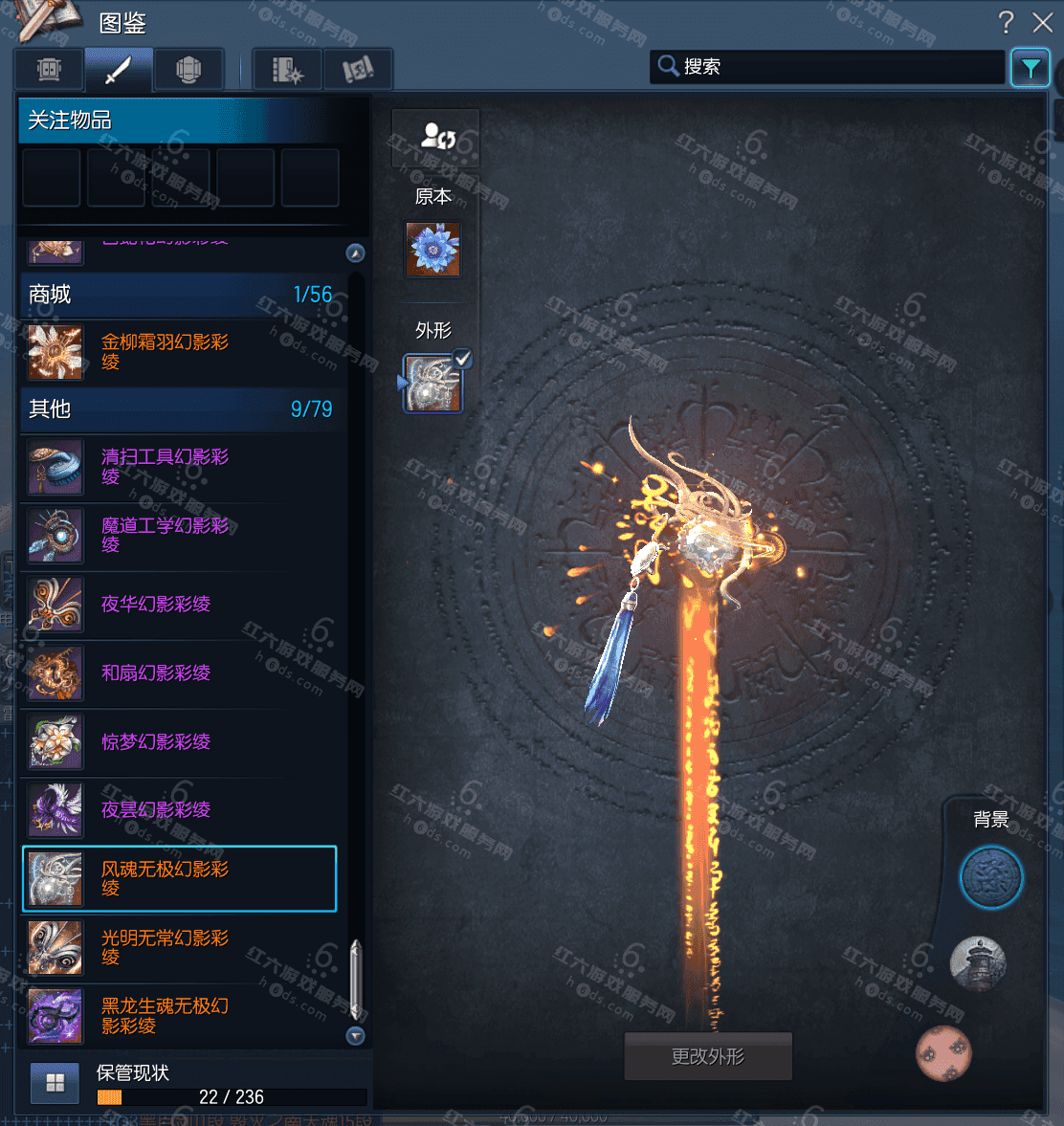Open the filter funnel button
This screenshot has width=1064, height=1126.
[x=1031, y=68]
